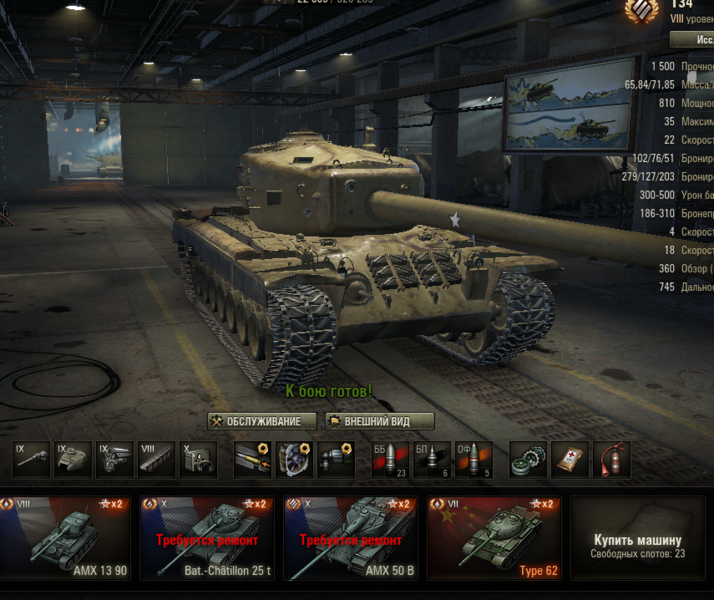Select the ventilation fan equipment slot
Image resolution: width=714 pixels, height=600 pixels.
click(x=294, y=459)
